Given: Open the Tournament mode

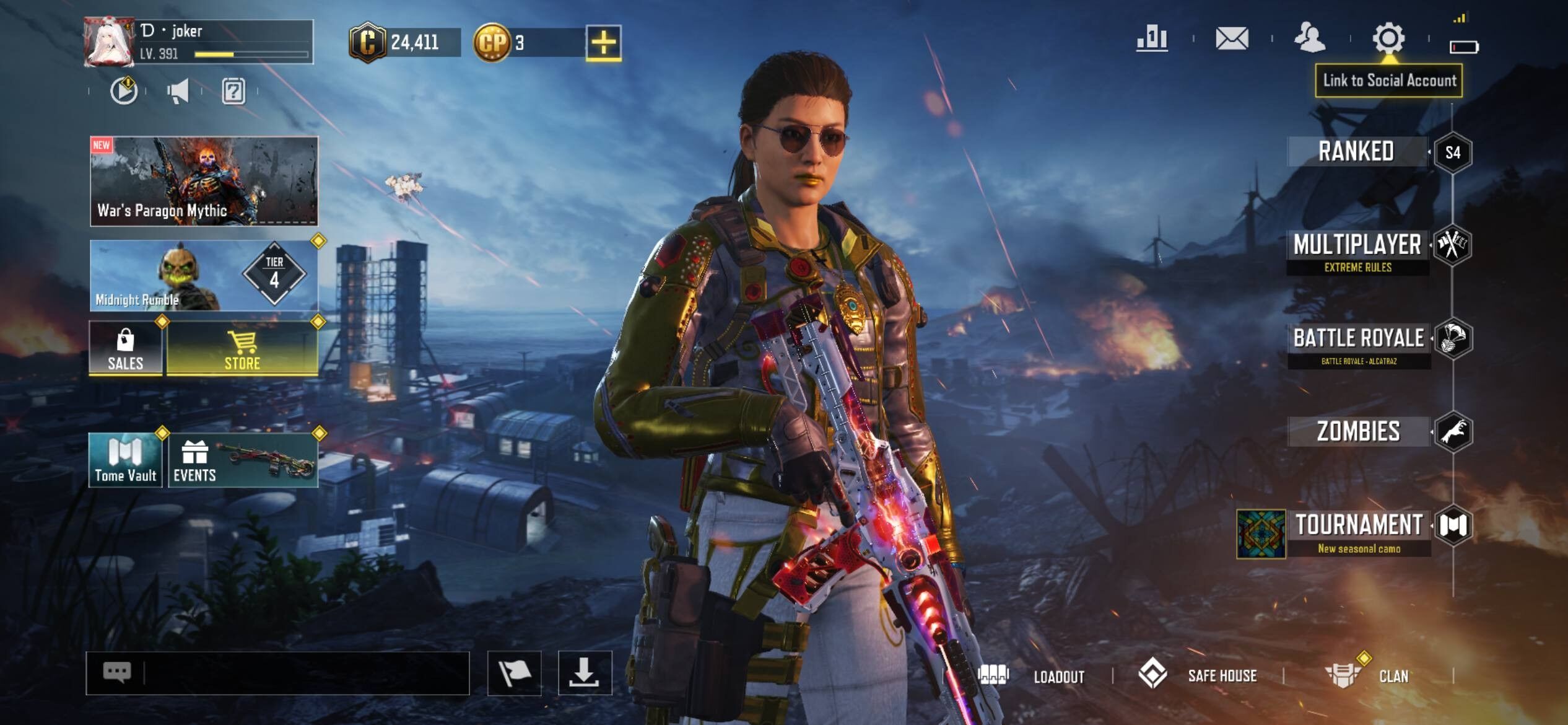Looking at the screenshot, I should (1359, 531).
